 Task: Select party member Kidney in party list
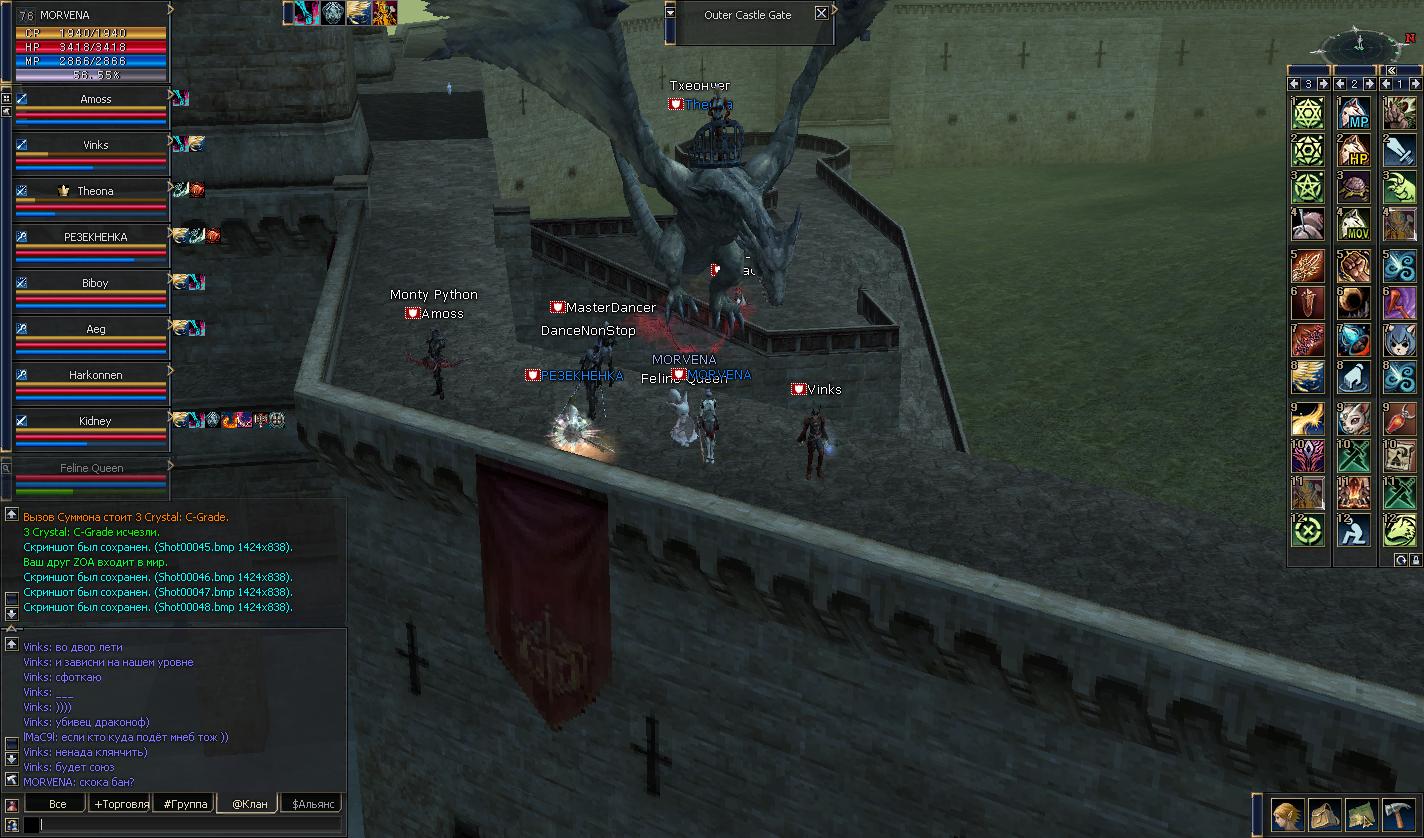click(96, 421)
